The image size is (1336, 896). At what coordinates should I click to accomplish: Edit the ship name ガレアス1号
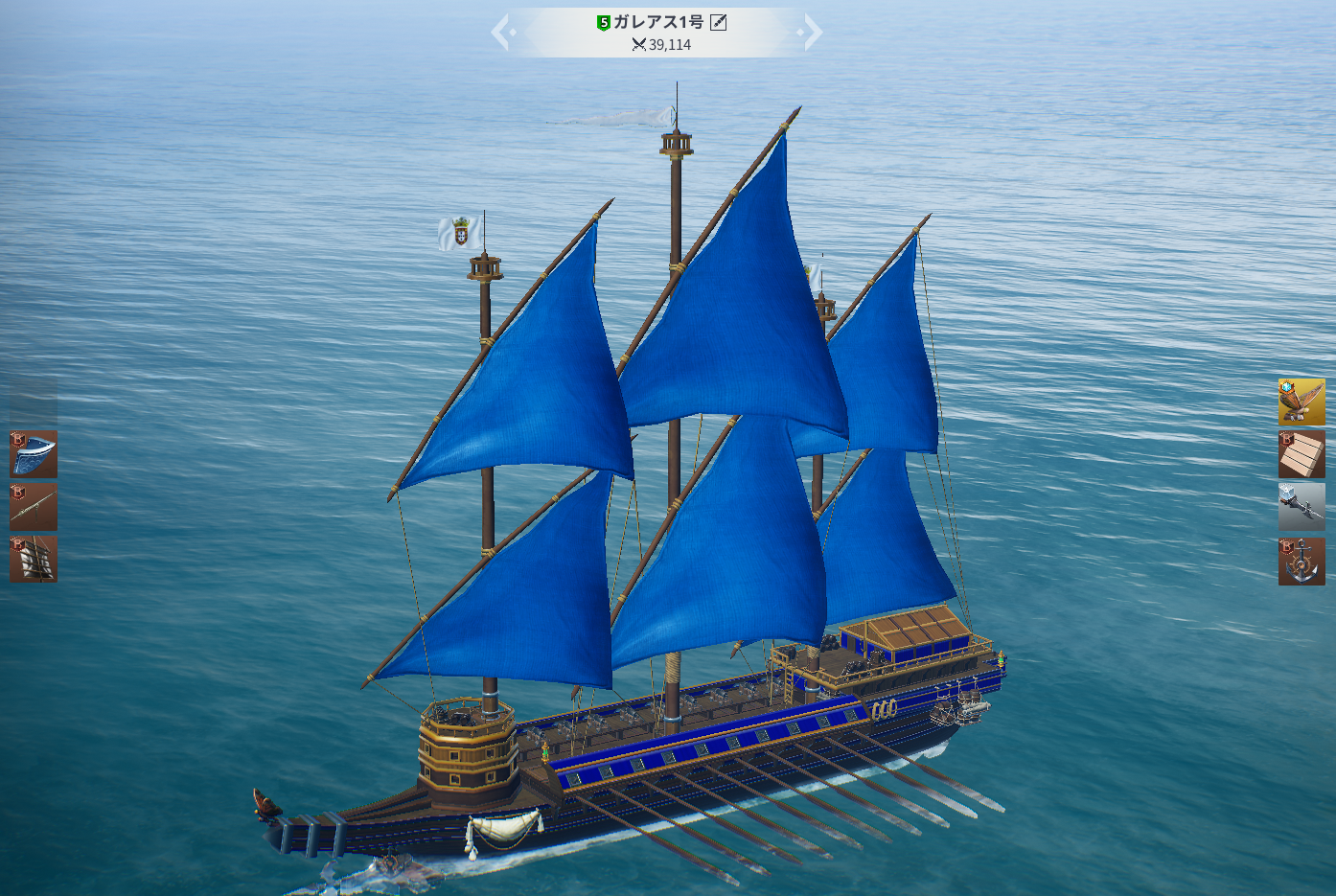point(718,22)
